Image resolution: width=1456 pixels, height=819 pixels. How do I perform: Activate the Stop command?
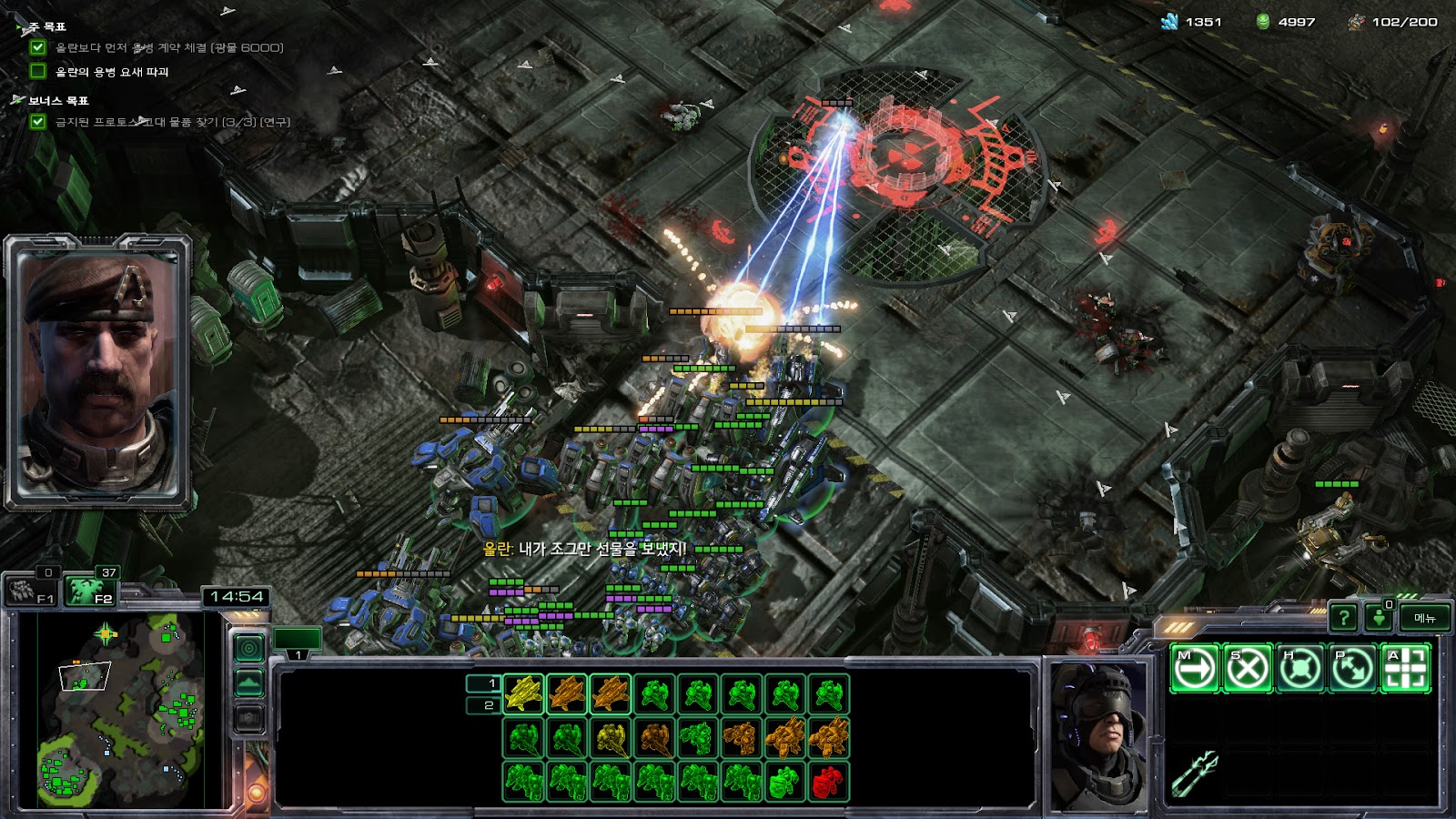[1247, 669]
